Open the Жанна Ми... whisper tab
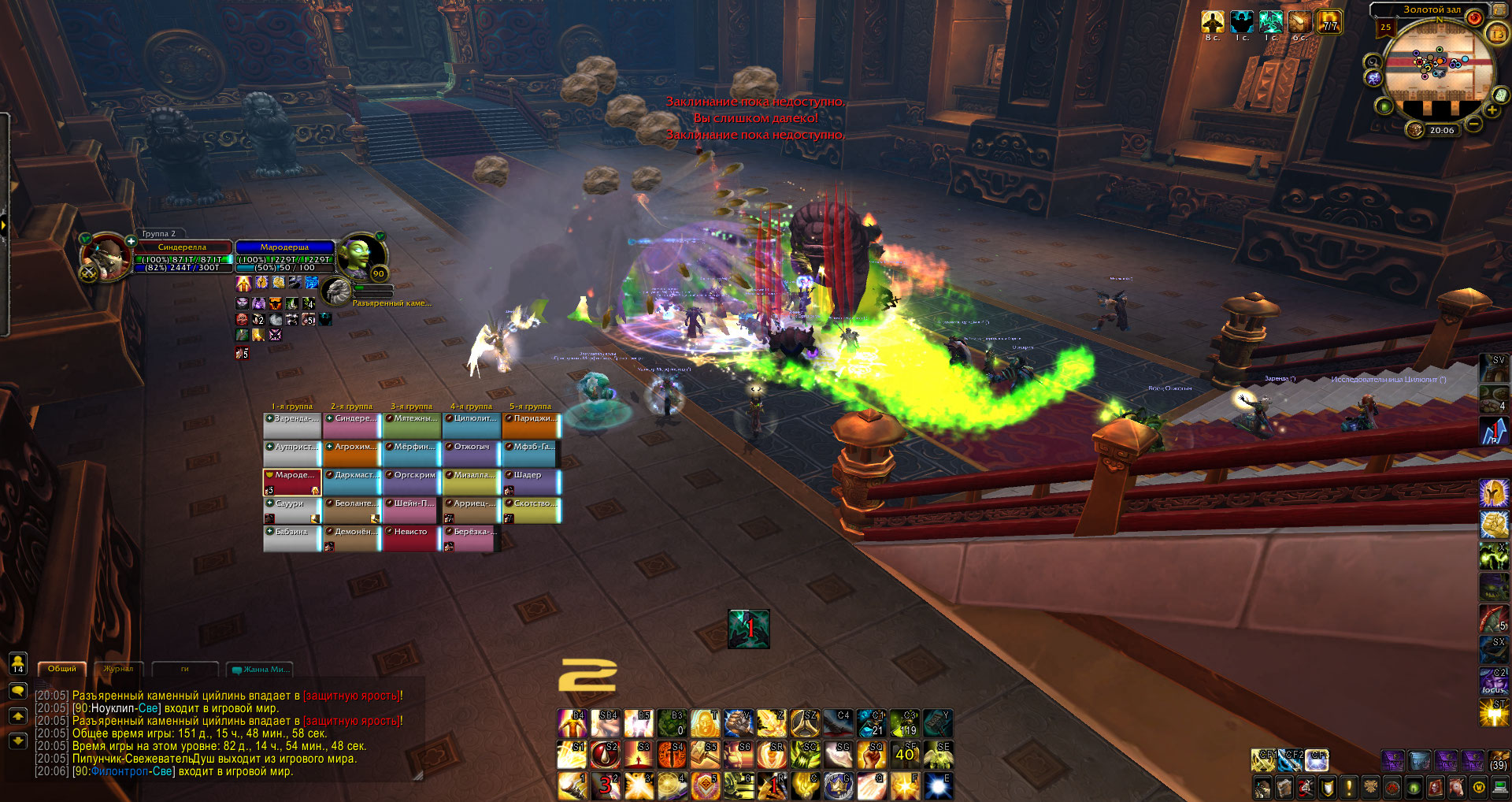1512x802 pixels. (261, 670)
